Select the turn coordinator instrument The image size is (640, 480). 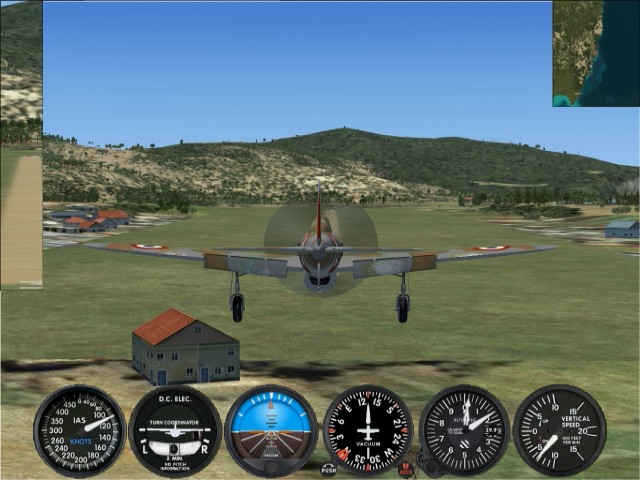[x=175, y=431]
